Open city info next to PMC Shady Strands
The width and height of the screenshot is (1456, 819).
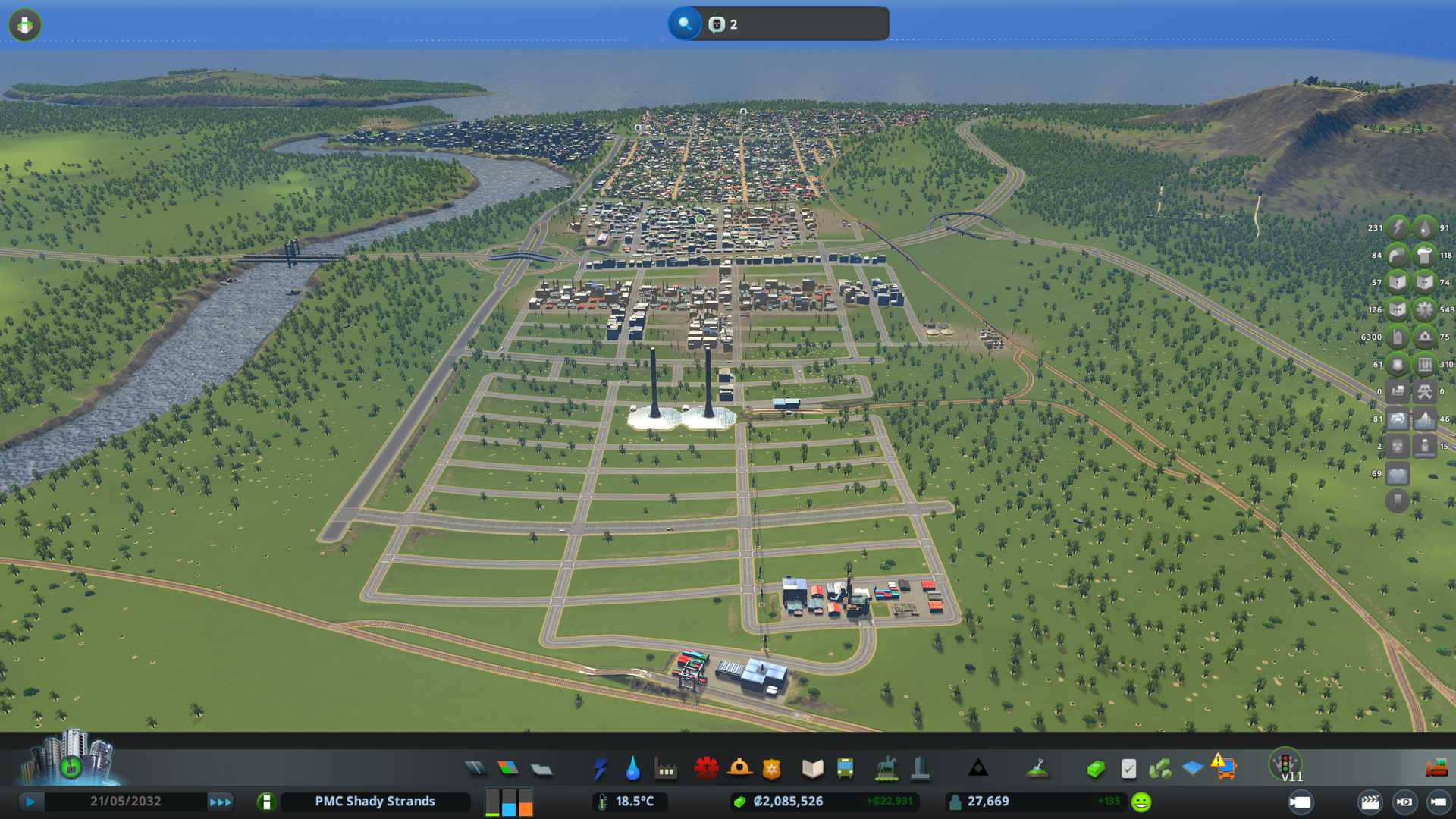point(266,802)
